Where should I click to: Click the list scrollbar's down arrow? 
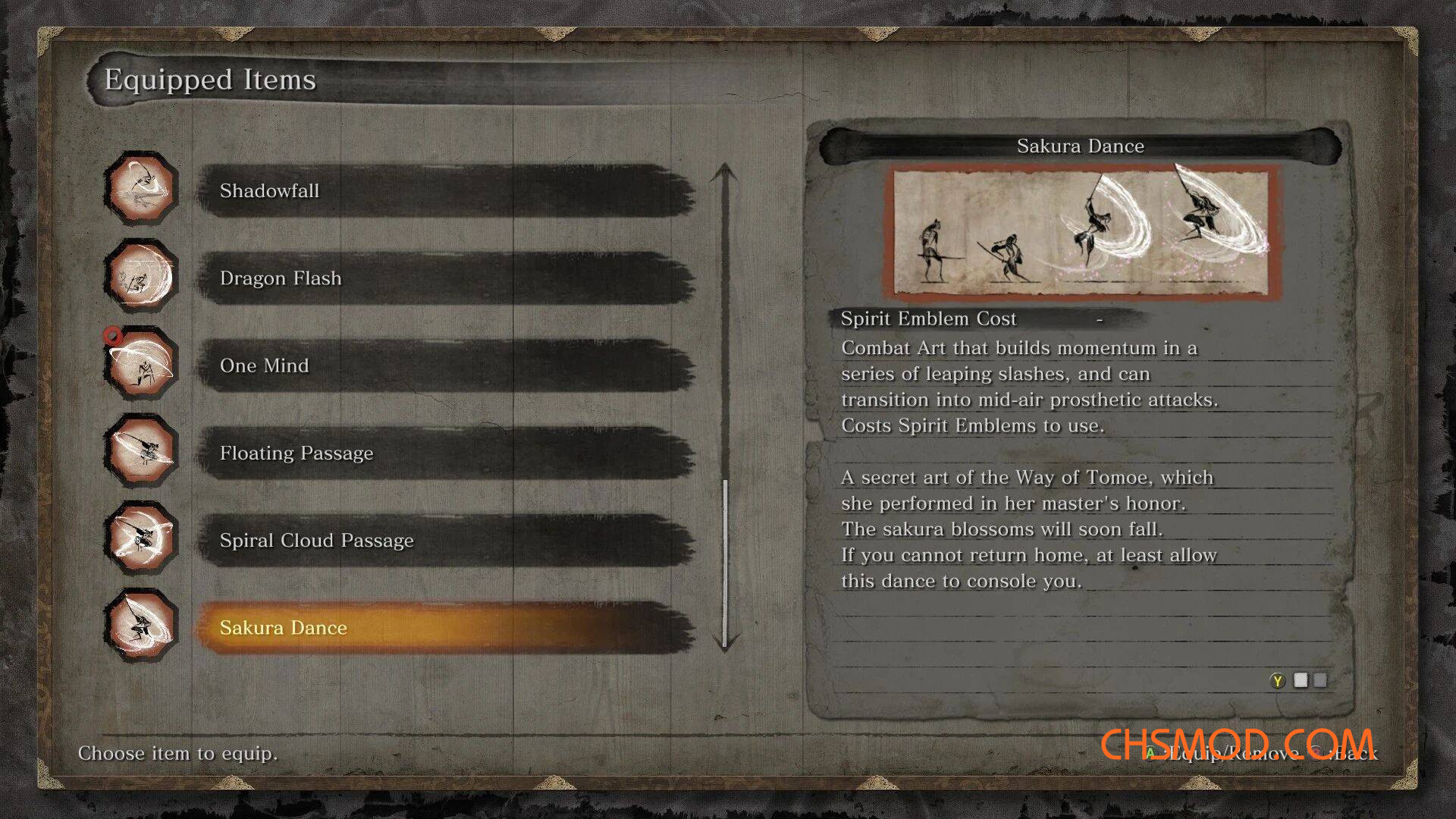[x=725, y=643]
